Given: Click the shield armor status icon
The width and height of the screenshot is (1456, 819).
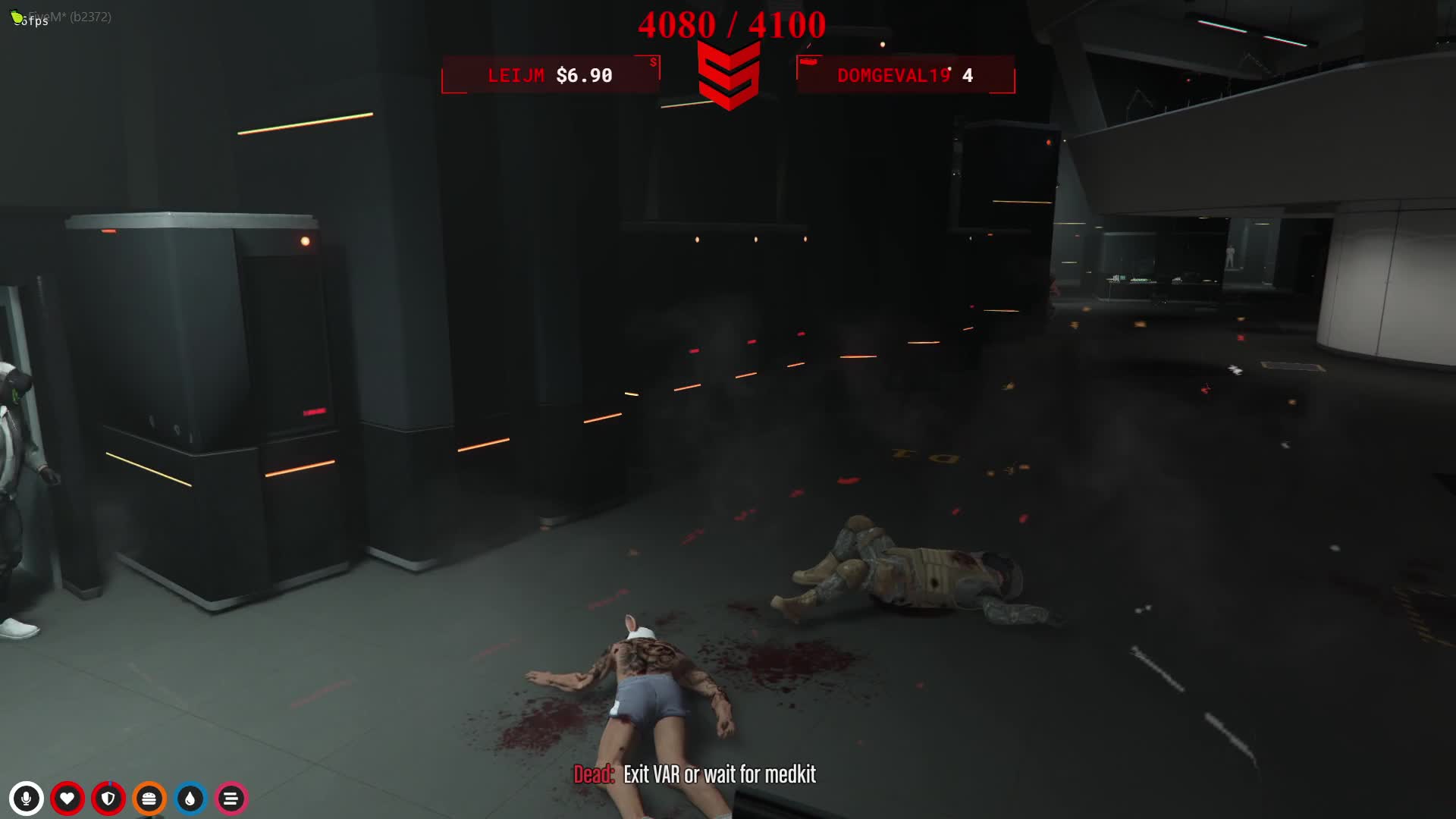Looking at the screenshot, I should click(108, 799).
